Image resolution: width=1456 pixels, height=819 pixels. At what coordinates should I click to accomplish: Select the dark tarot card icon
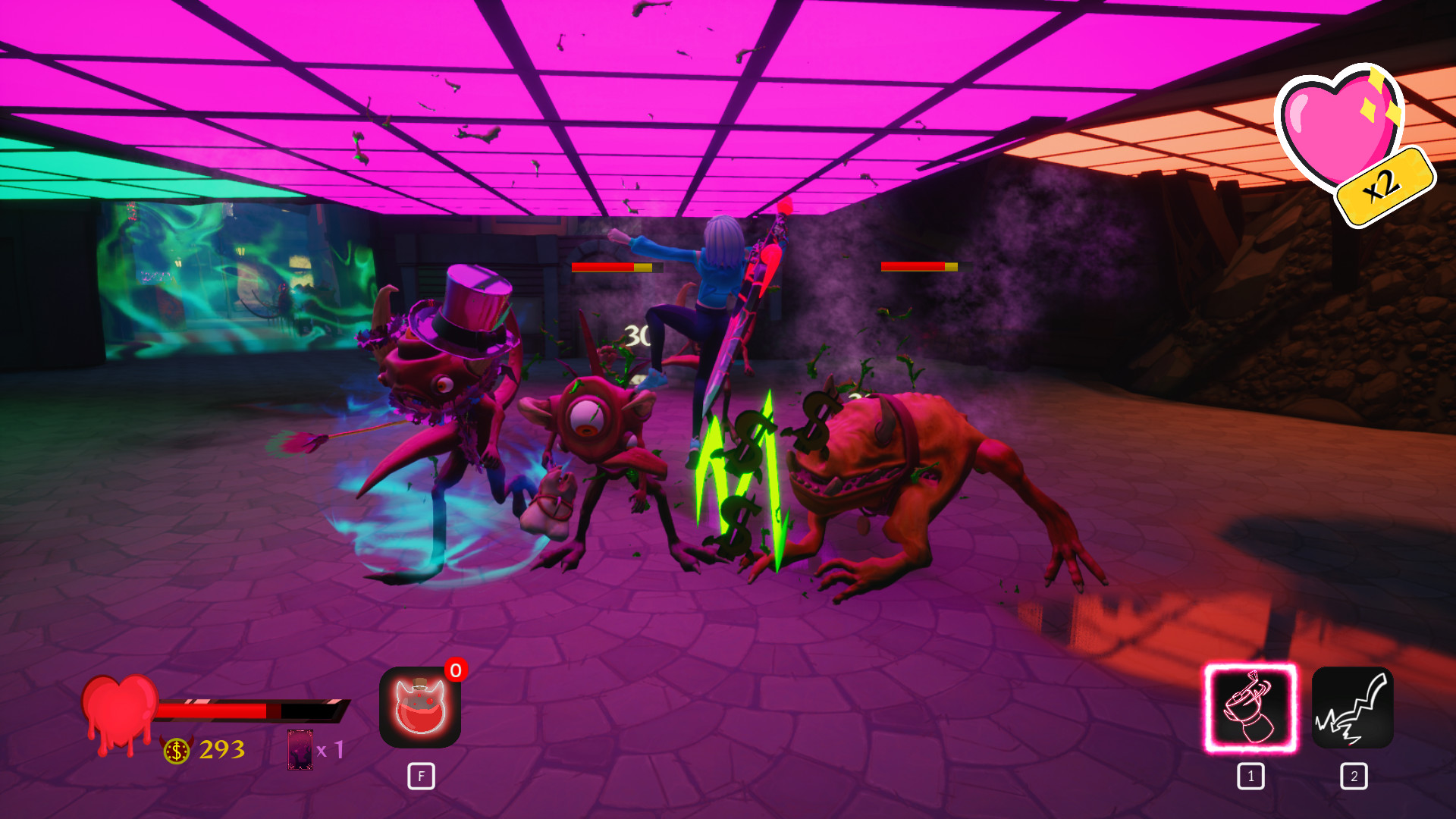click(300, 749)
